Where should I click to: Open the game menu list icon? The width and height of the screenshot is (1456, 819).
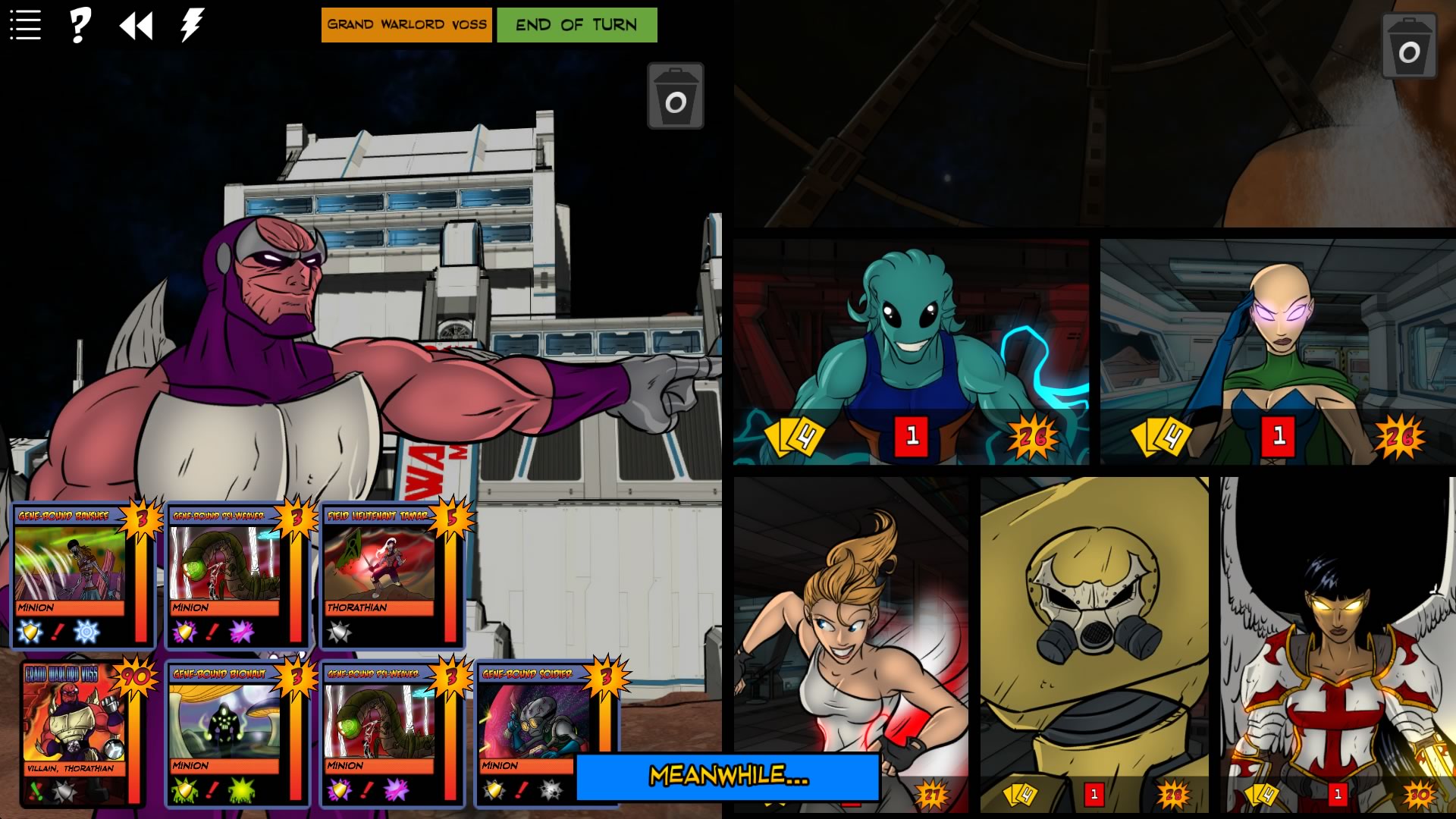point(25,23)
